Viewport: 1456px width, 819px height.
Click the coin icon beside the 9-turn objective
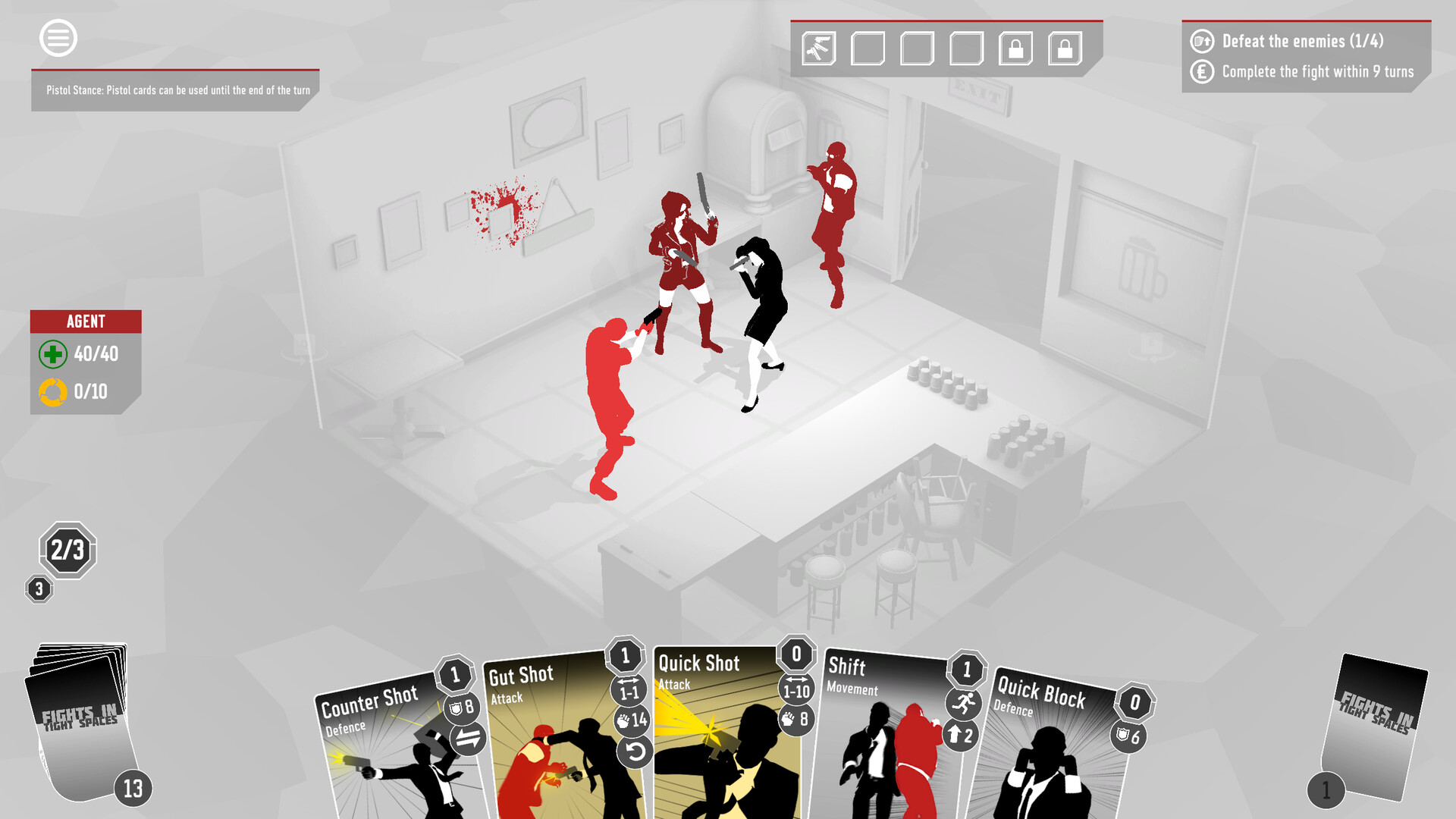[1203, 72]
